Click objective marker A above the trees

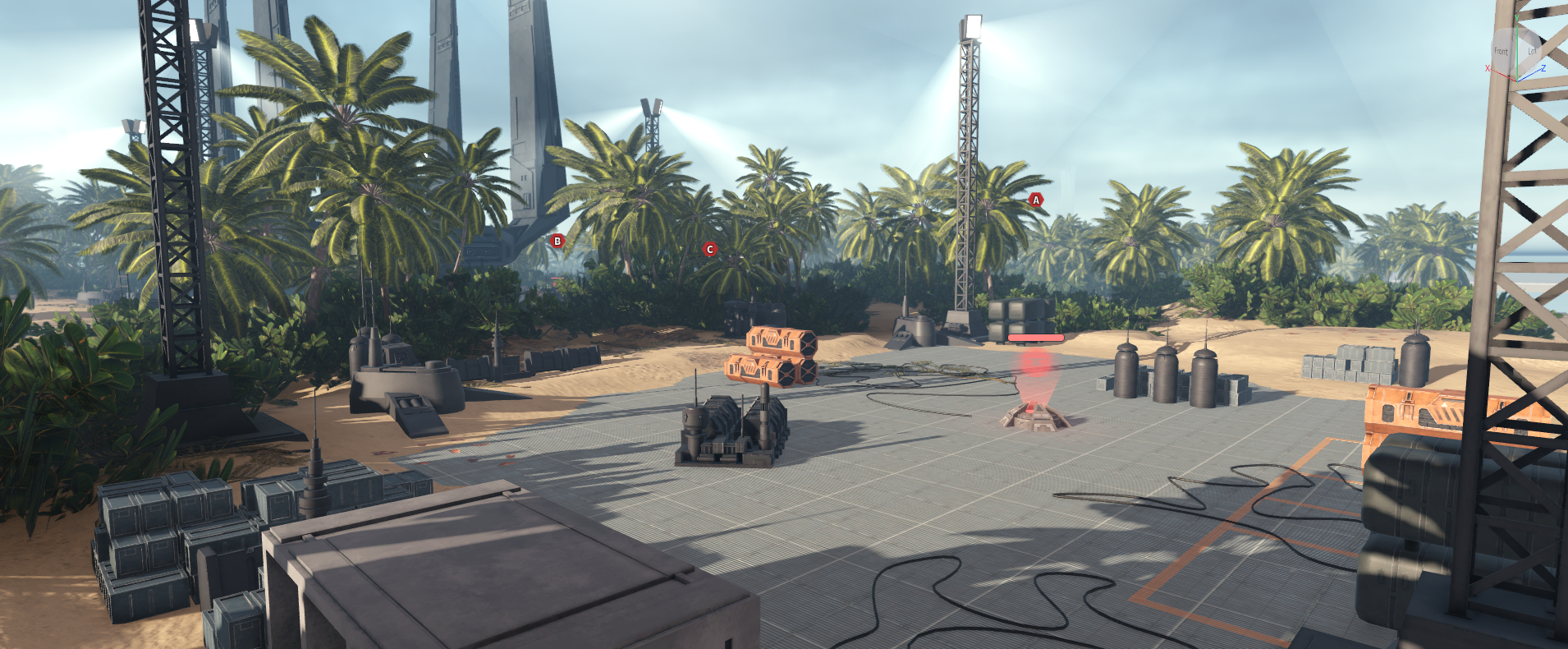[x=1036, y=200]
